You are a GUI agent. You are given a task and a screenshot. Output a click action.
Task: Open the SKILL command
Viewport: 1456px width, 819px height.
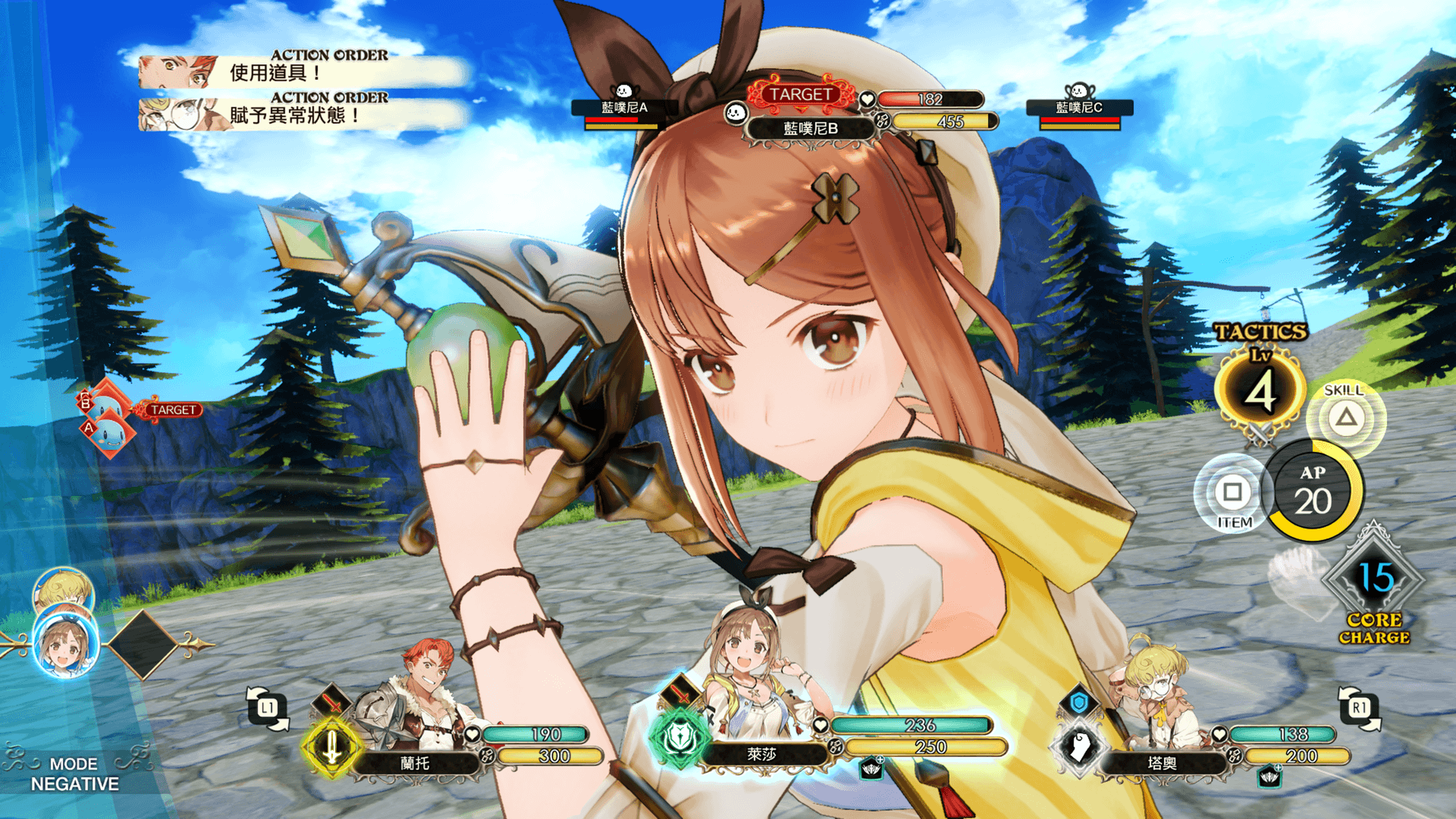[1345, 417]
